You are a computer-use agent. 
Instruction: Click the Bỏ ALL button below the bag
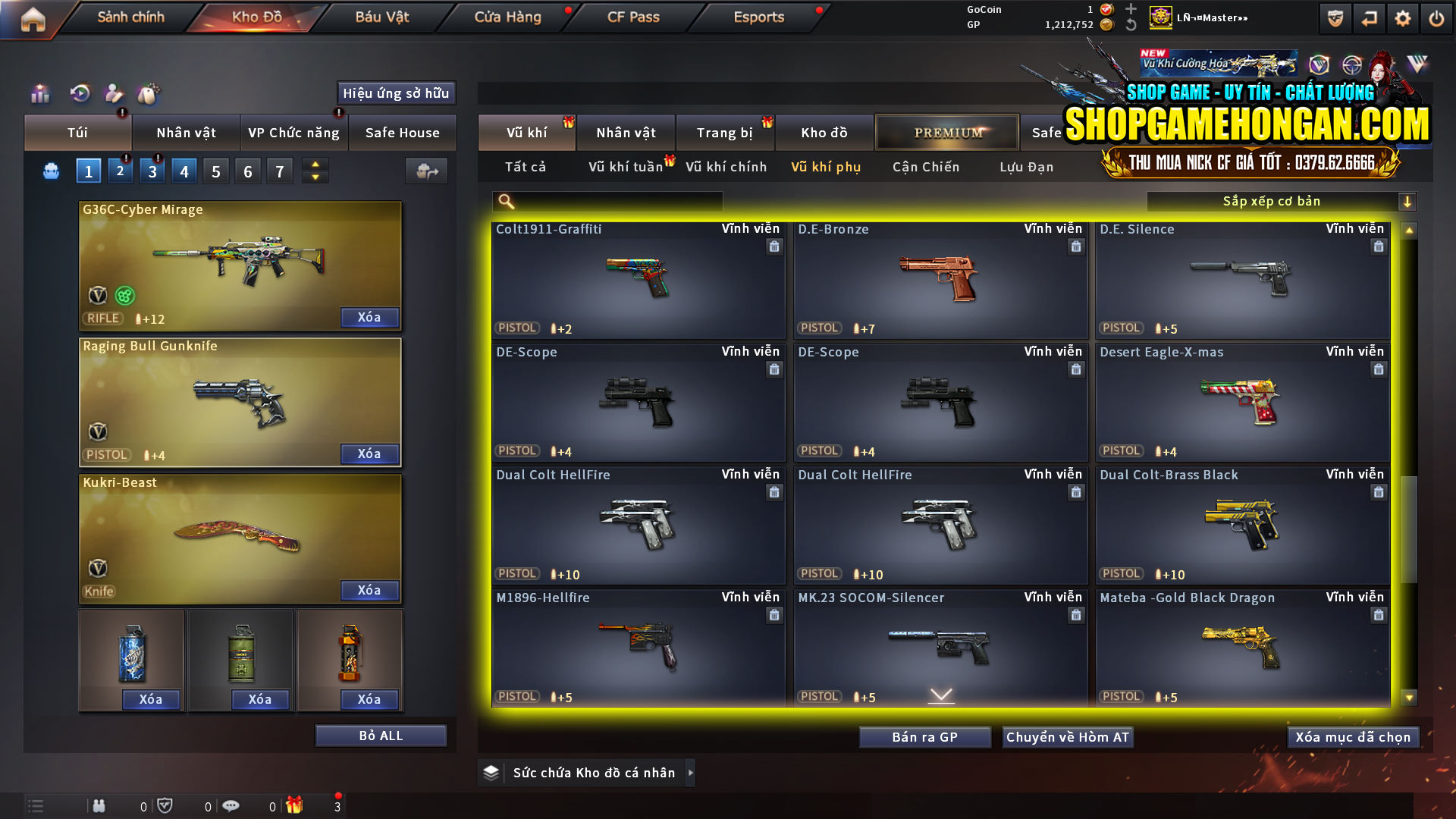point(381,735)
